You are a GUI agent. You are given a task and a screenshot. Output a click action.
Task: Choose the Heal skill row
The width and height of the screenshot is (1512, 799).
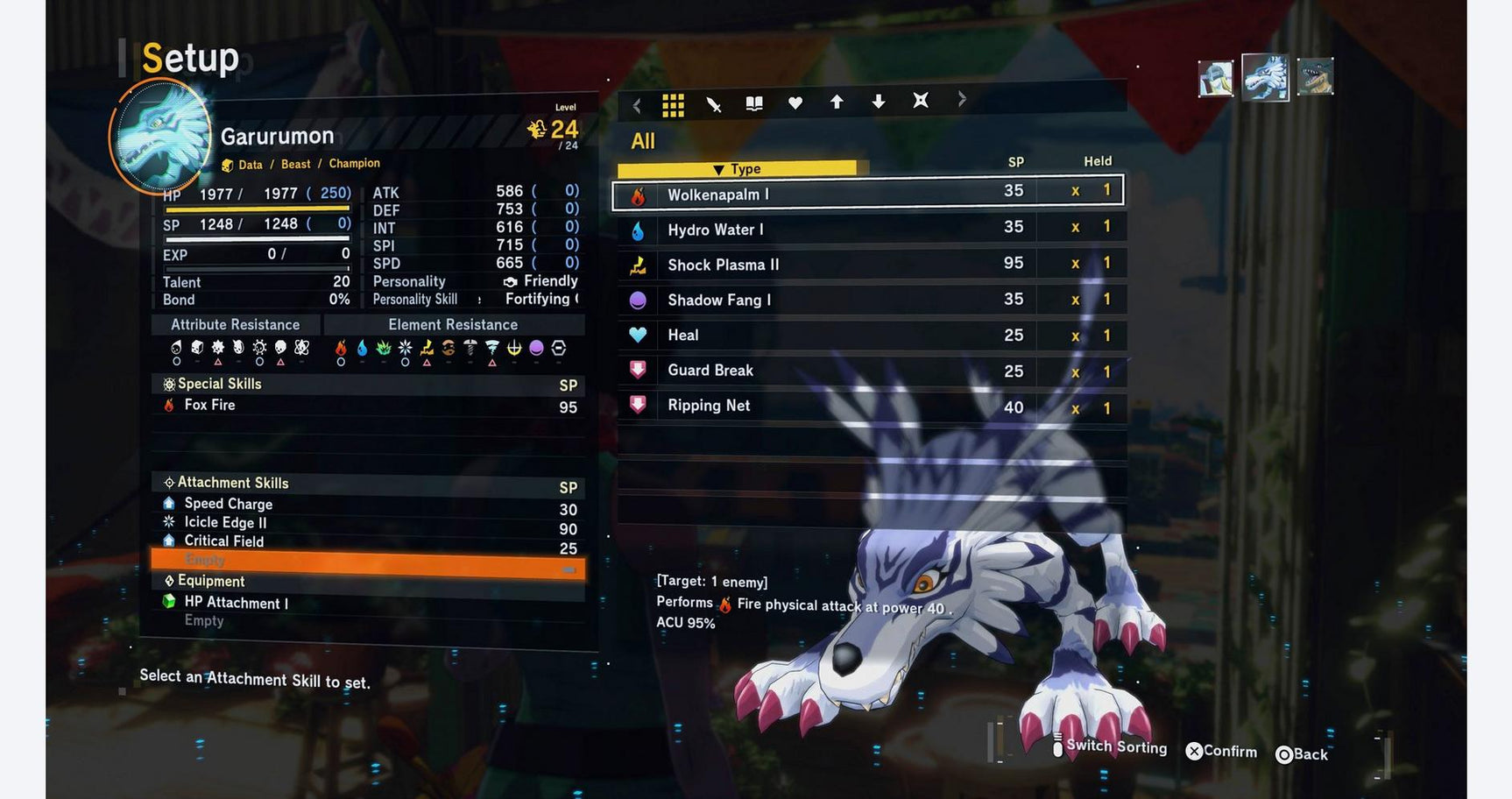tap(867, 335)
